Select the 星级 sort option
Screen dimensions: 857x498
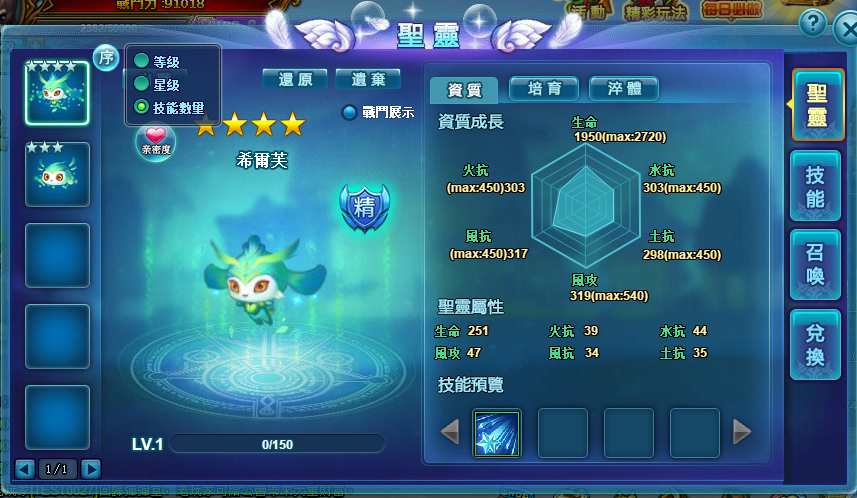coord(142,84)
